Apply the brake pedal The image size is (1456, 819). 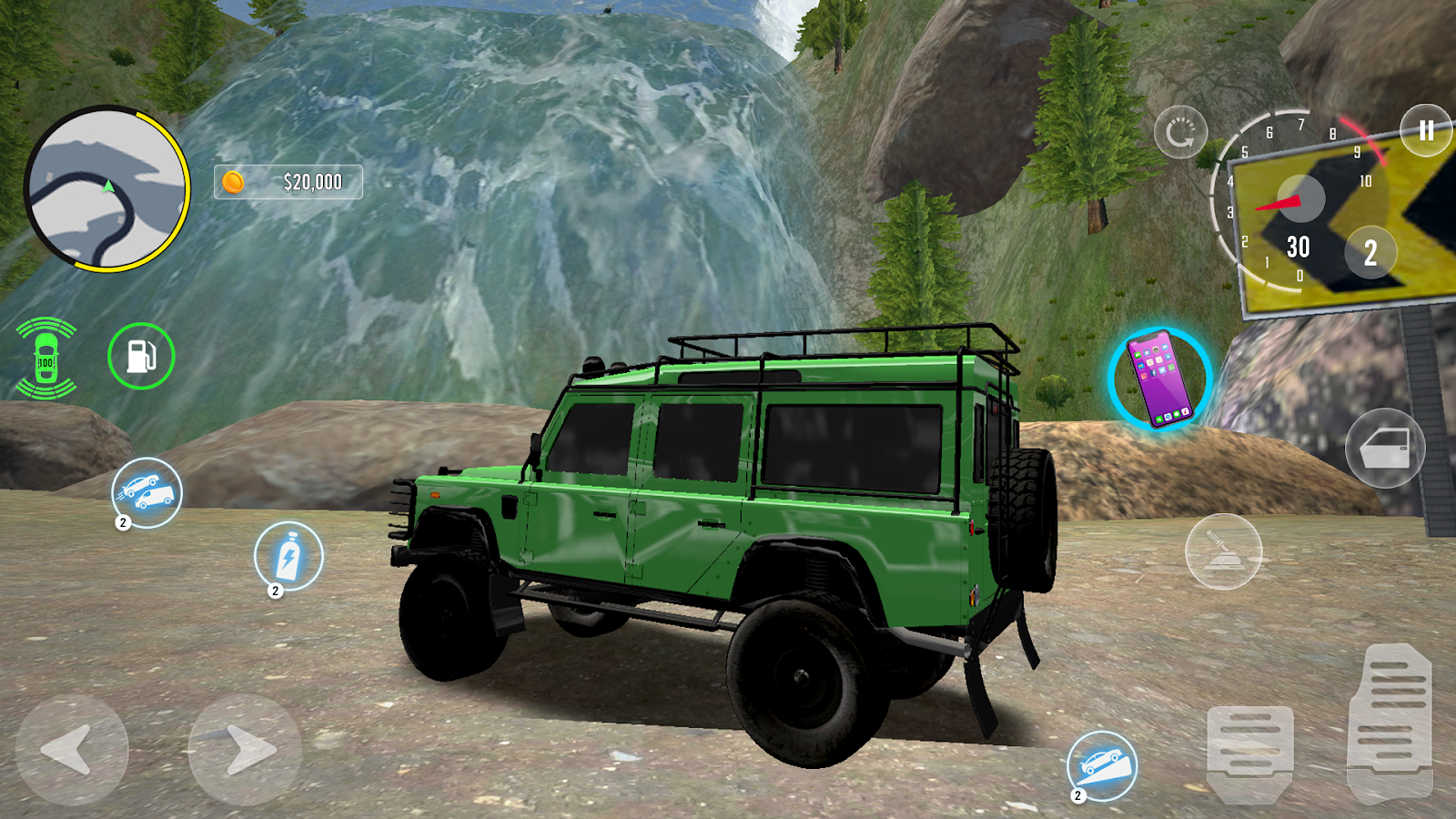point(1249,750)
